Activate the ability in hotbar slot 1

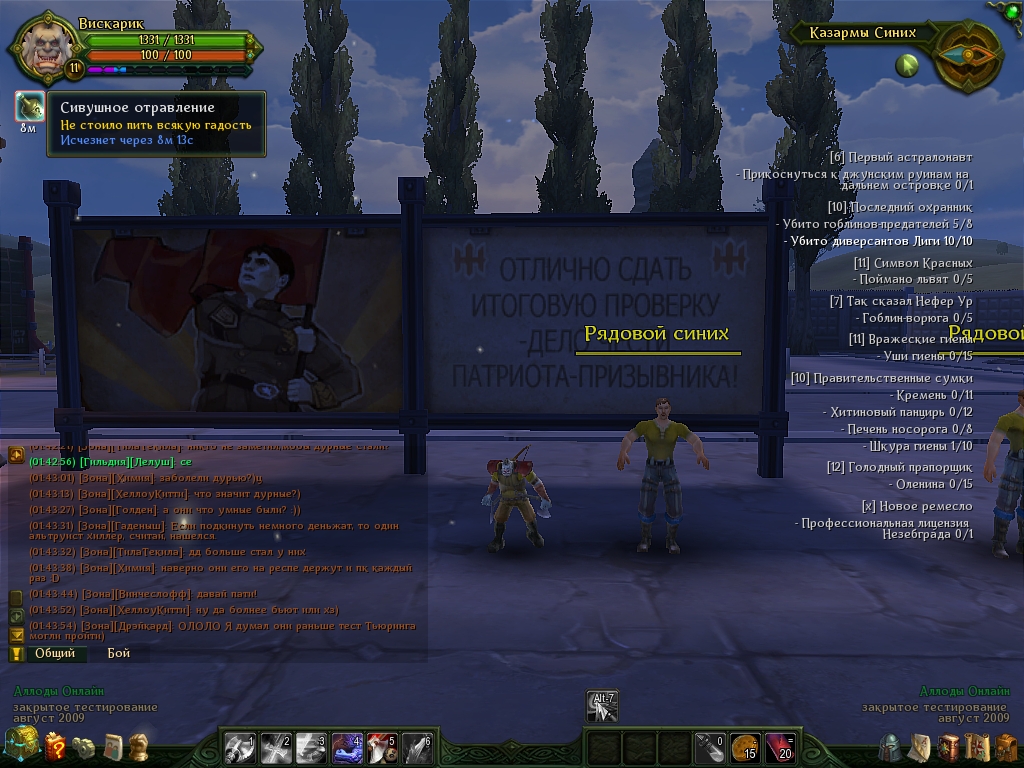point(240,747)
